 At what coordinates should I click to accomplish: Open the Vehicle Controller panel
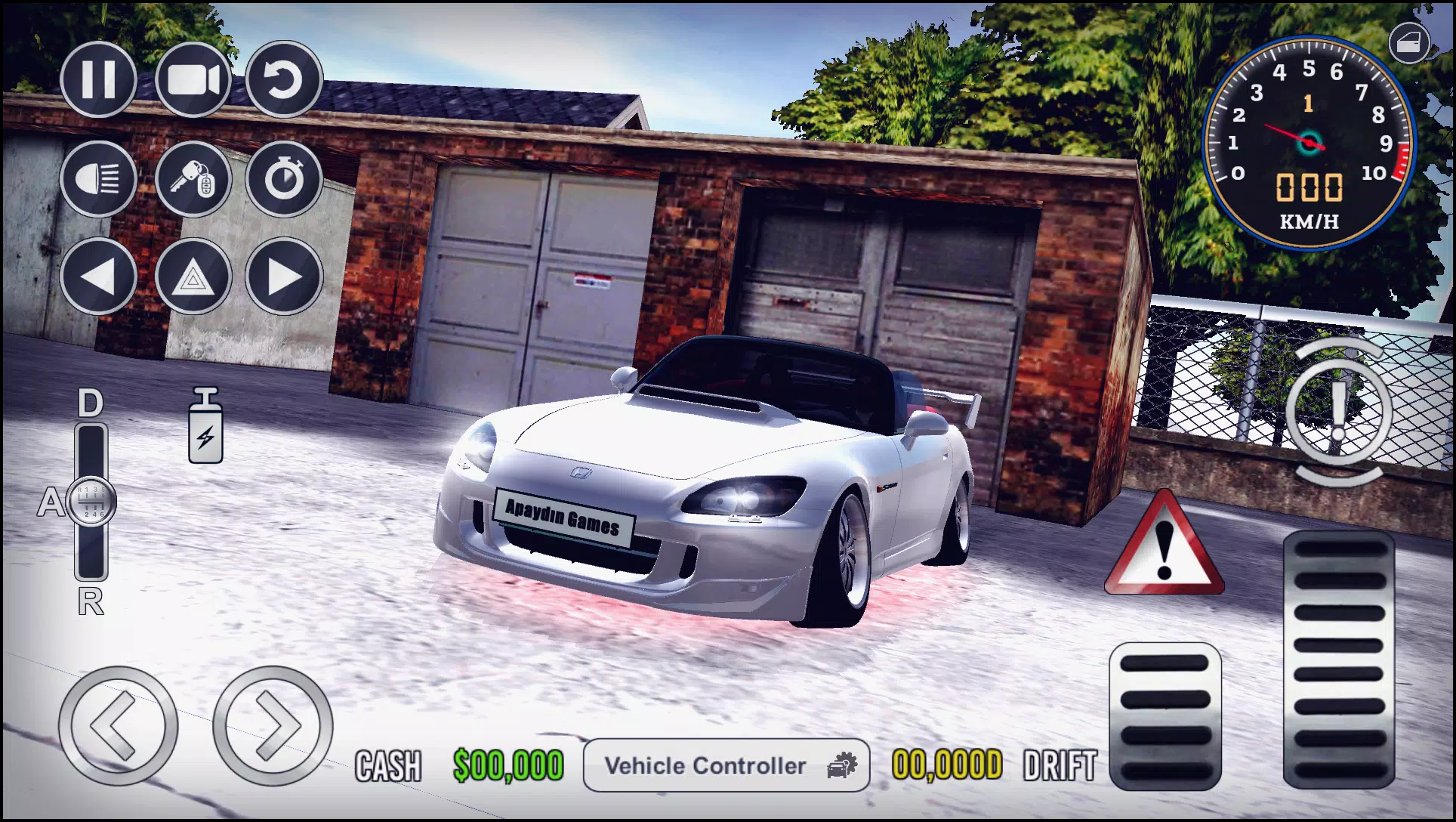coord(726,766)
